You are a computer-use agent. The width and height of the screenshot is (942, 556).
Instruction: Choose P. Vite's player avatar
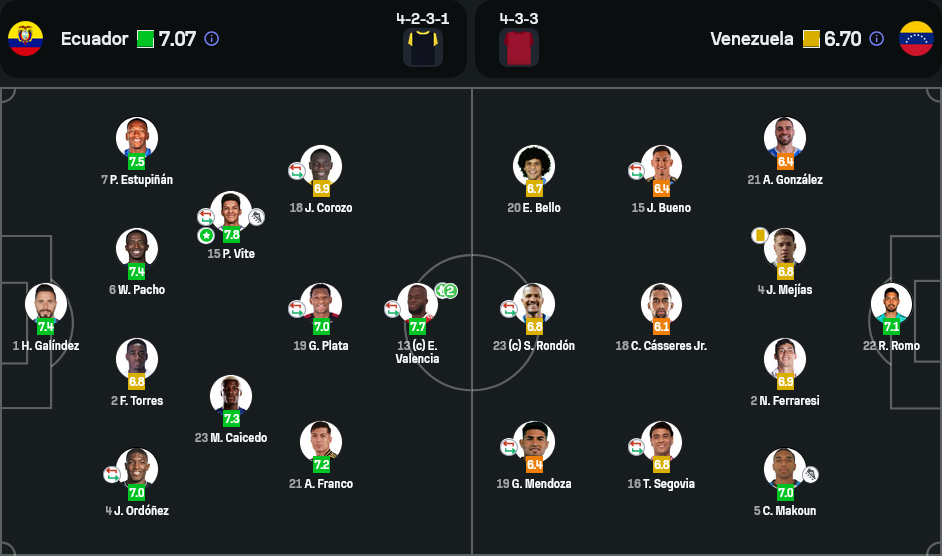[x=231, y=213]
